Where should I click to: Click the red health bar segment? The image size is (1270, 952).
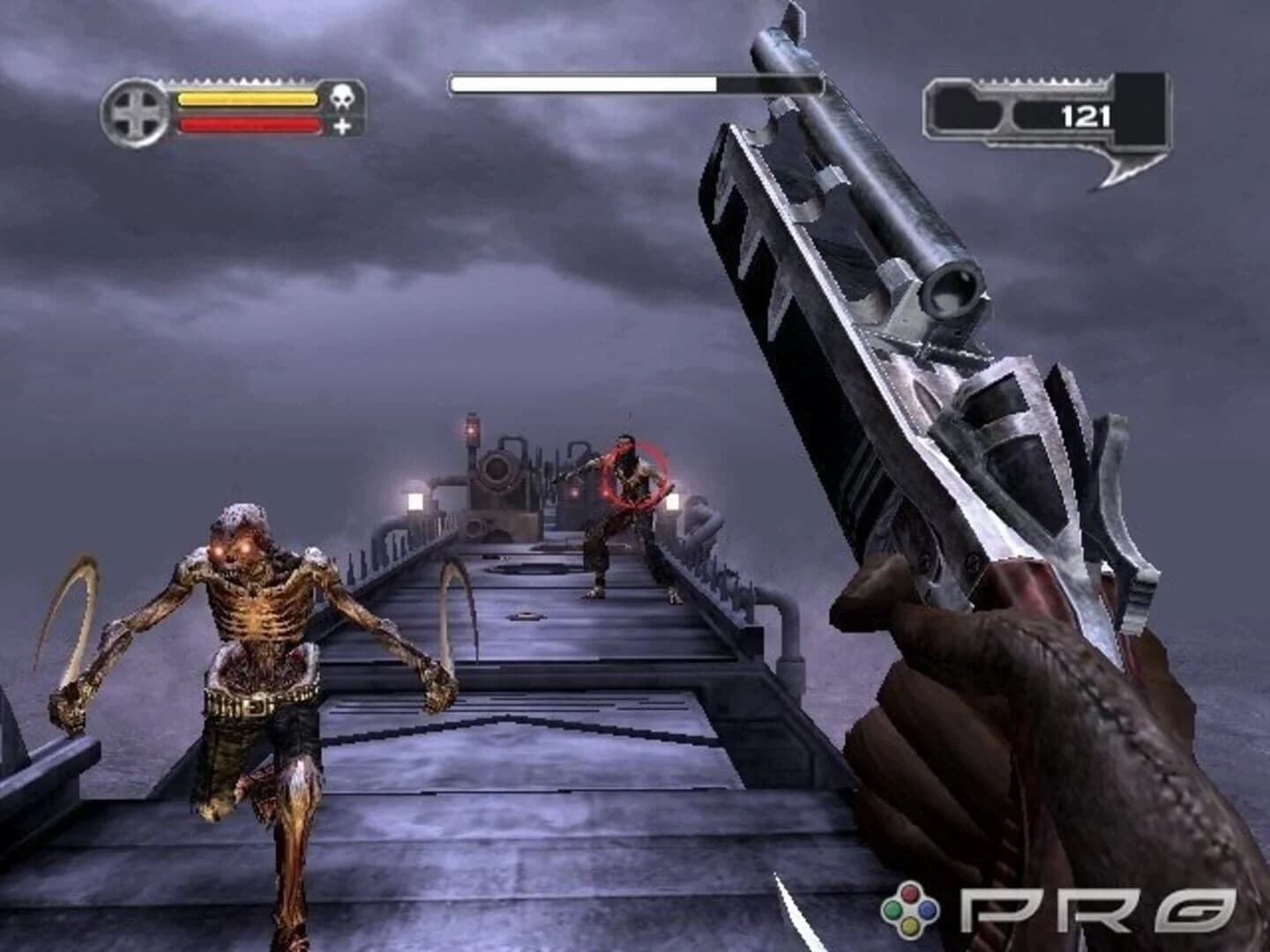coord(247,126)
